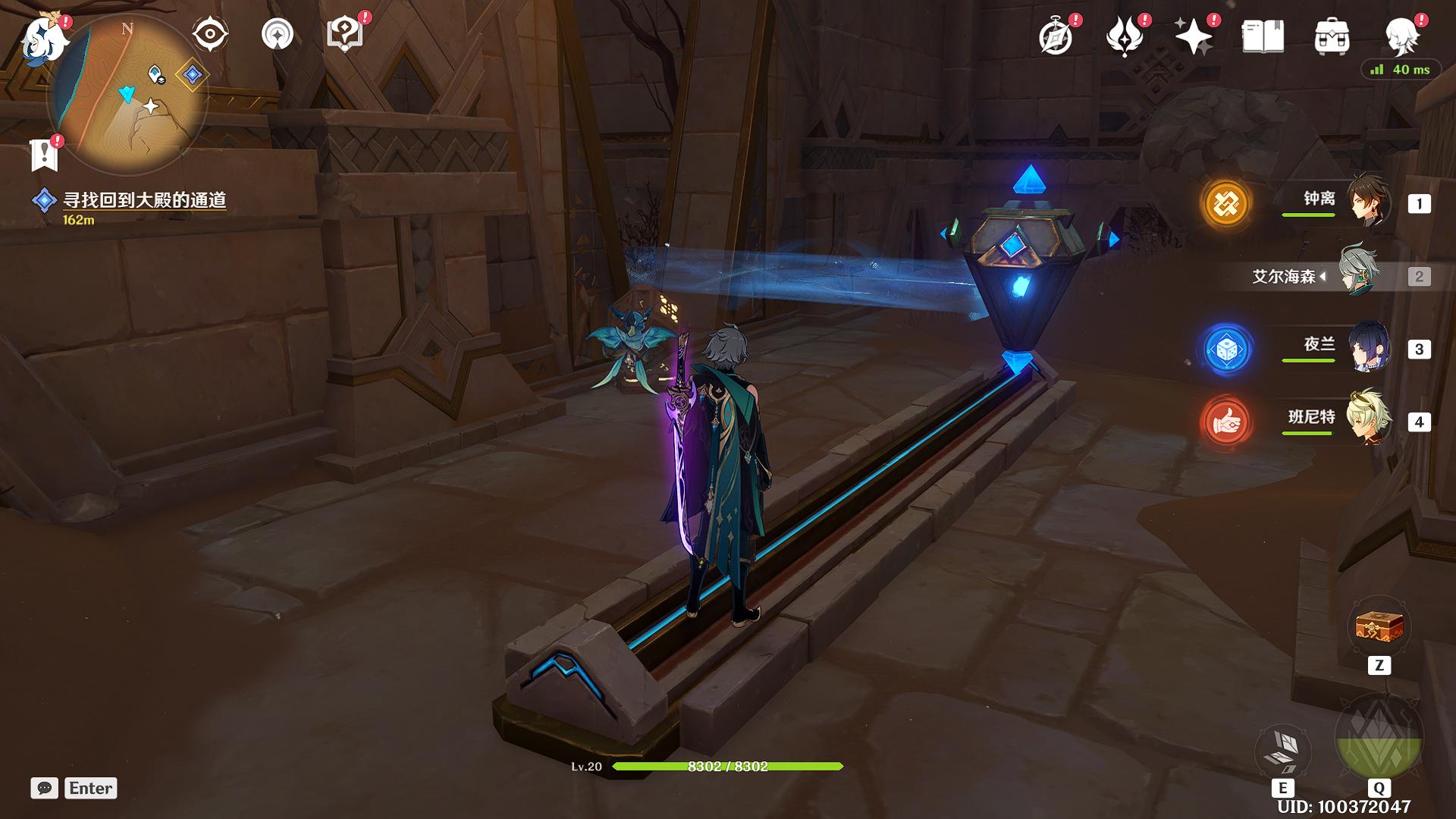This screenshot has height=819, width=1456.
Task: Open the battle pass icon
Action: pyautogui.click(x=1125, y=36)
